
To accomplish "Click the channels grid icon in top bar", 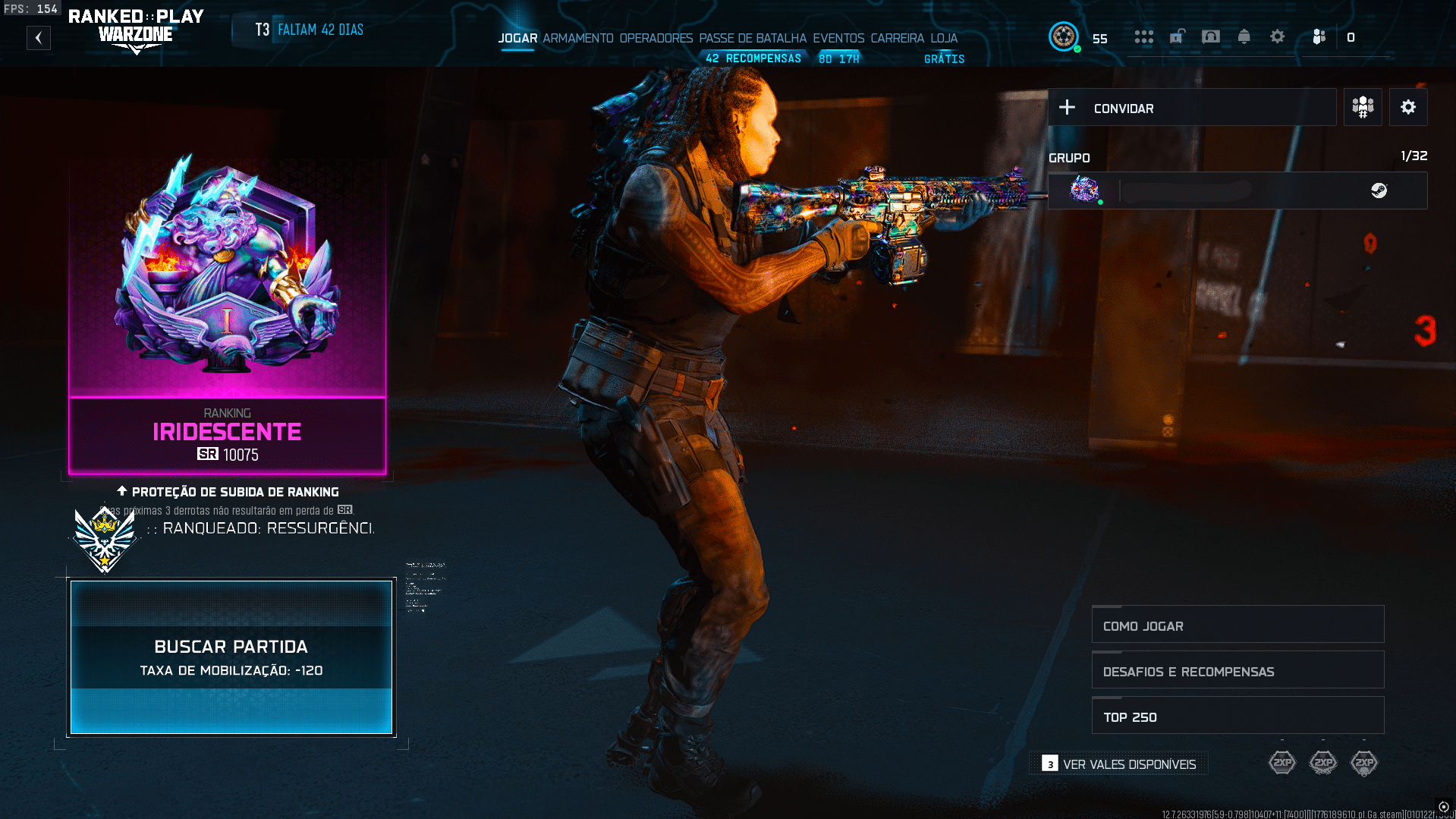I will pyautogui.click(x=1144, y=36).
